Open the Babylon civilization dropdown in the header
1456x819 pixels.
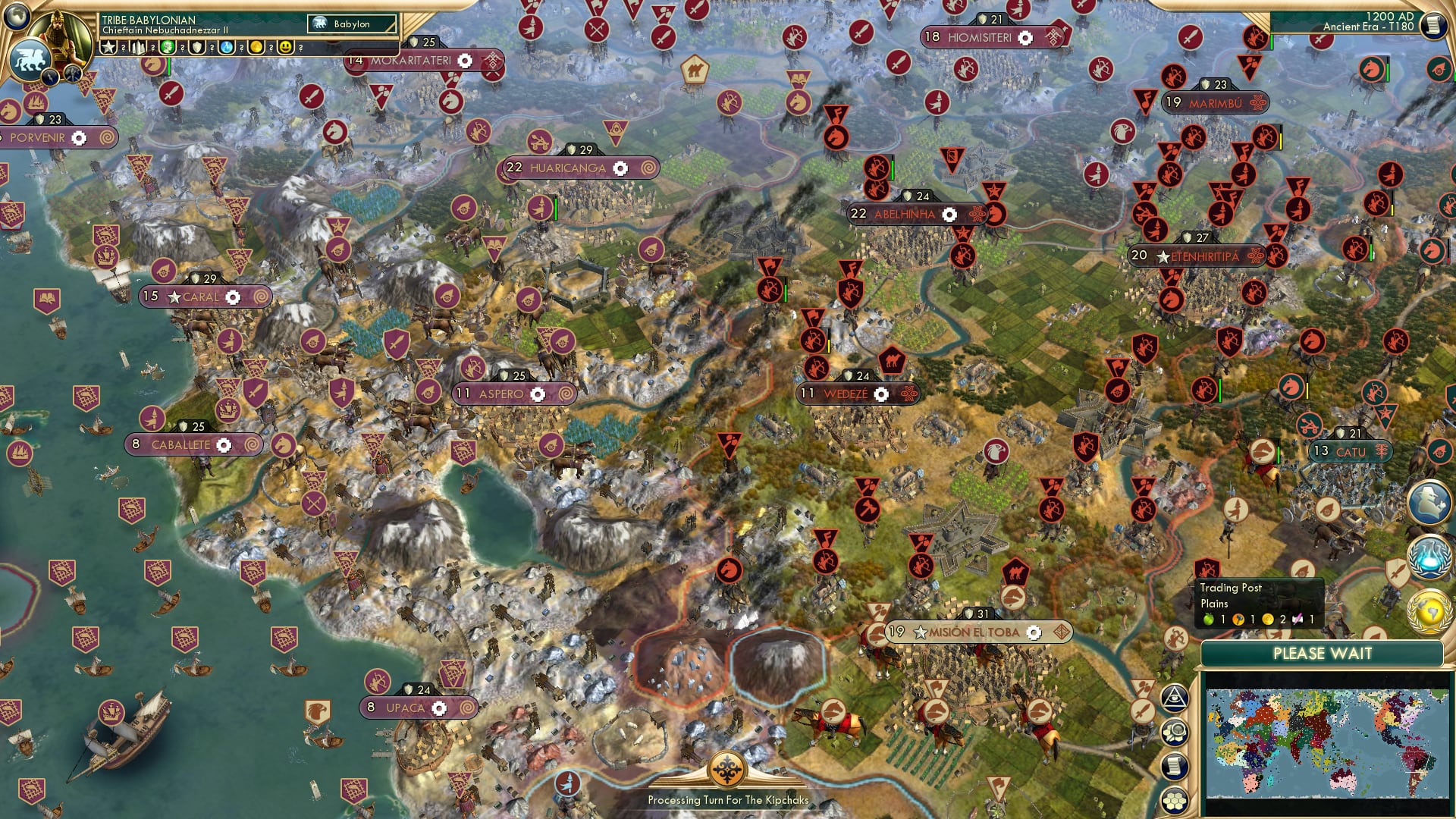coord(353,24)
